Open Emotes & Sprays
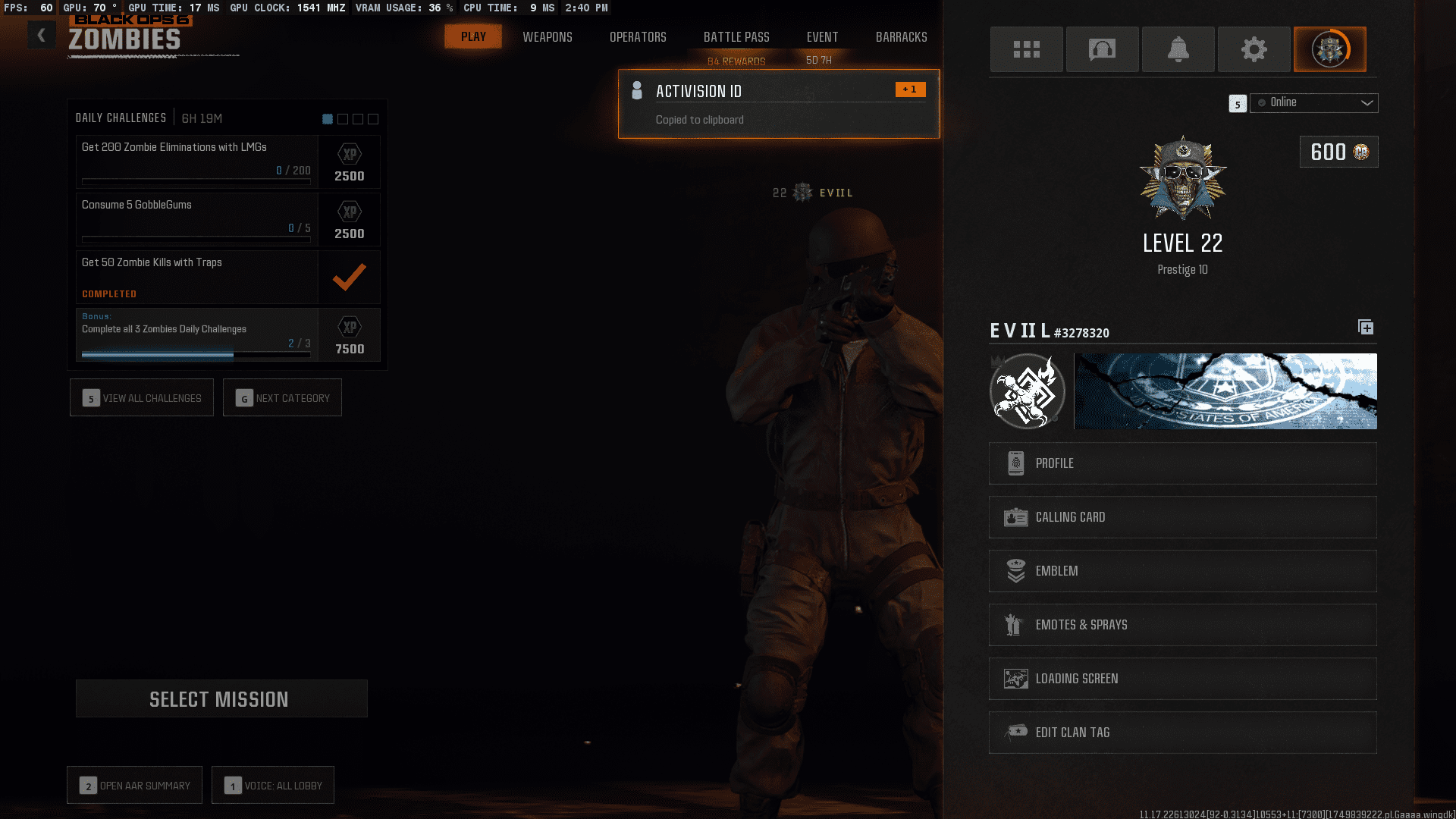 pos(1181,625)
